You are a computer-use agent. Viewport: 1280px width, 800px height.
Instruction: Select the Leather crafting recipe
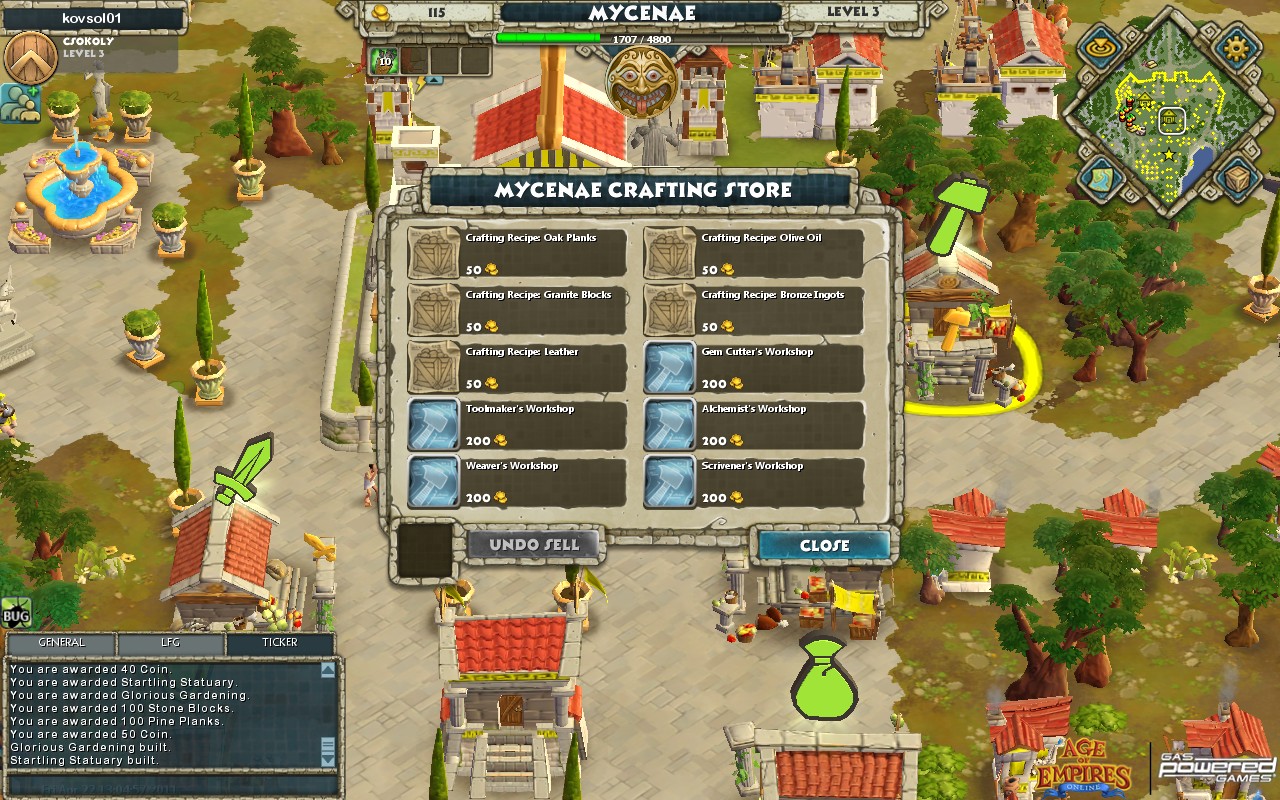pos(517,367)
